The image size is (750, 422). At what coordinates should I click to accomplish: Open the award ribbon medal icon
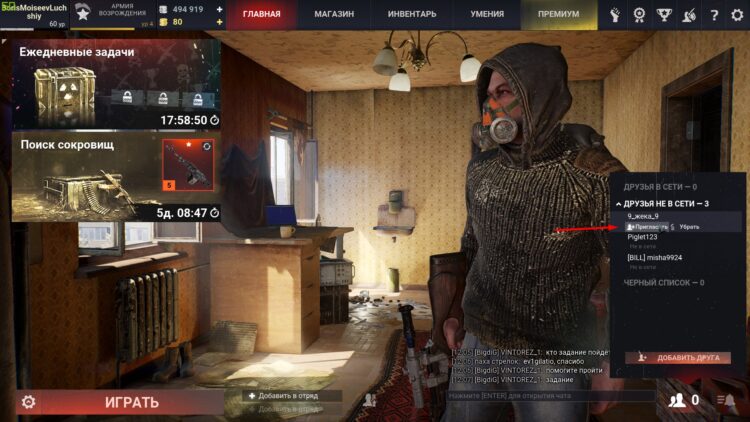pyautogui.click(x=639, y=15)
